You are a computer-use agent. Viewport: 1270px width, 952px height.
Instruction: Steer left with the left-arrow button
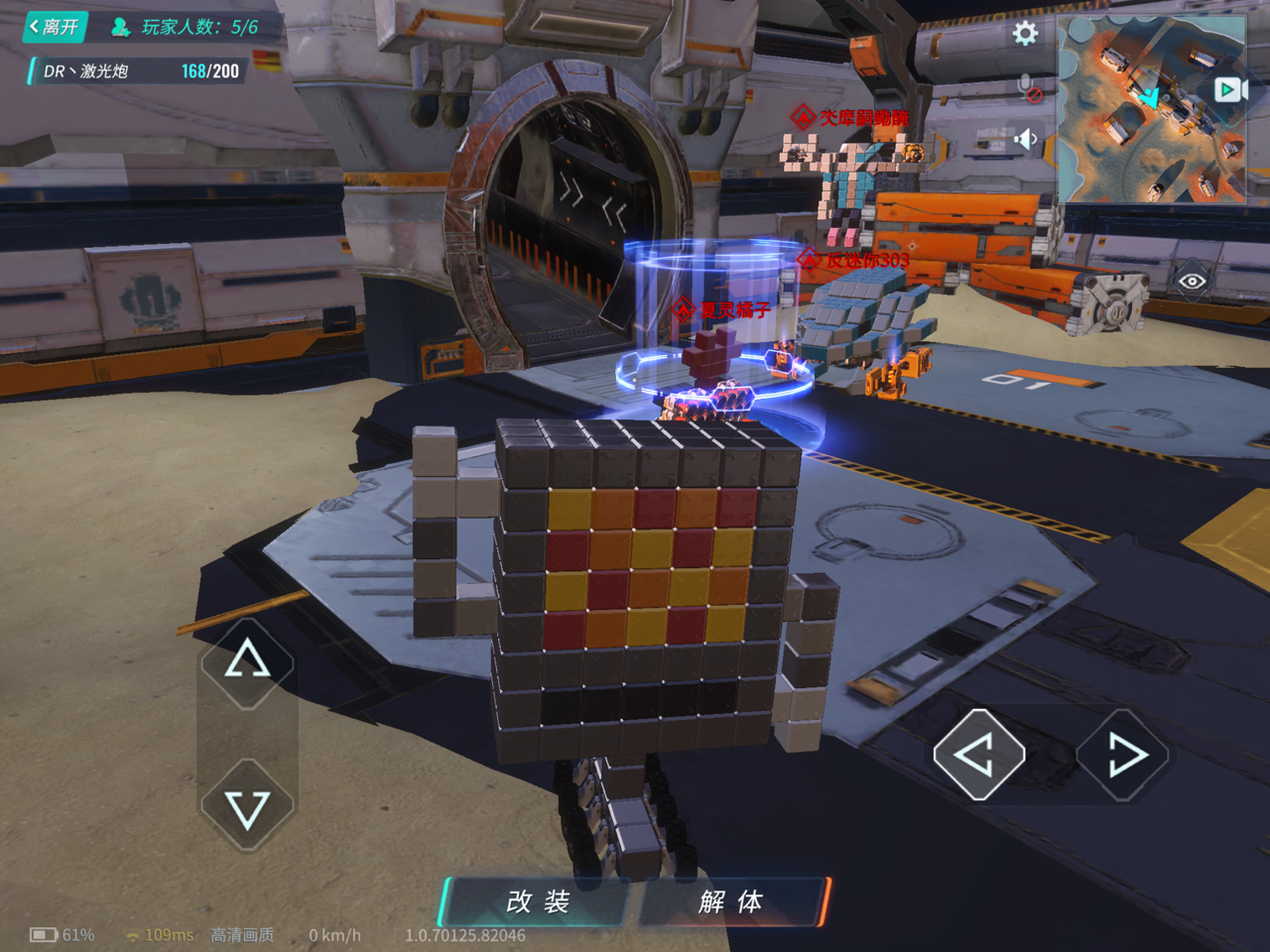click(978, 756)
